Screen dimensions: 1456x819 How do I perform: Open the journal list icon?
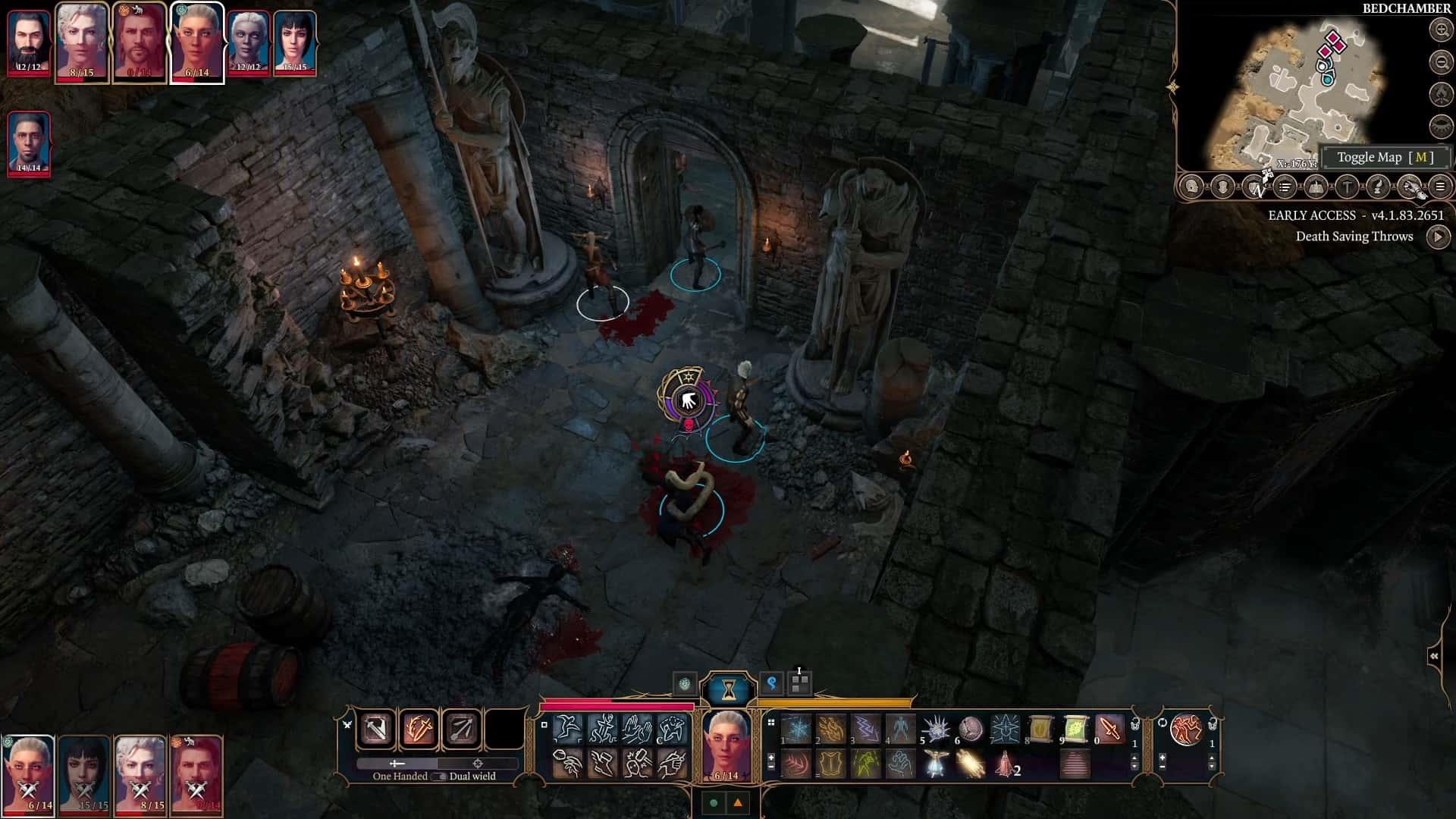point(1285,187)
